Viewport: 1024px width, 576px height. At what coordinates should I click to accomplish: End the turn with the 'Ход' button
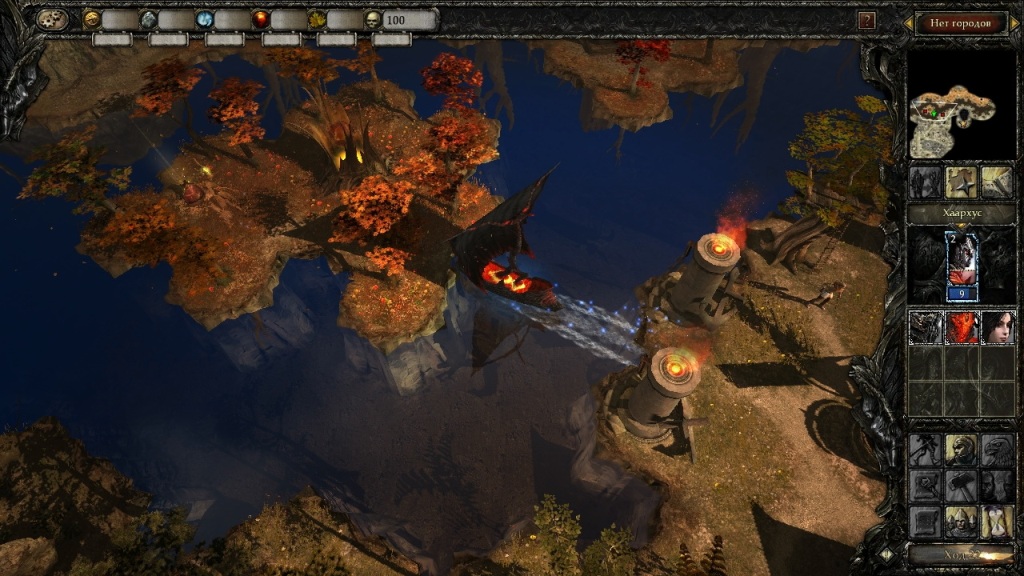[960, 554]
